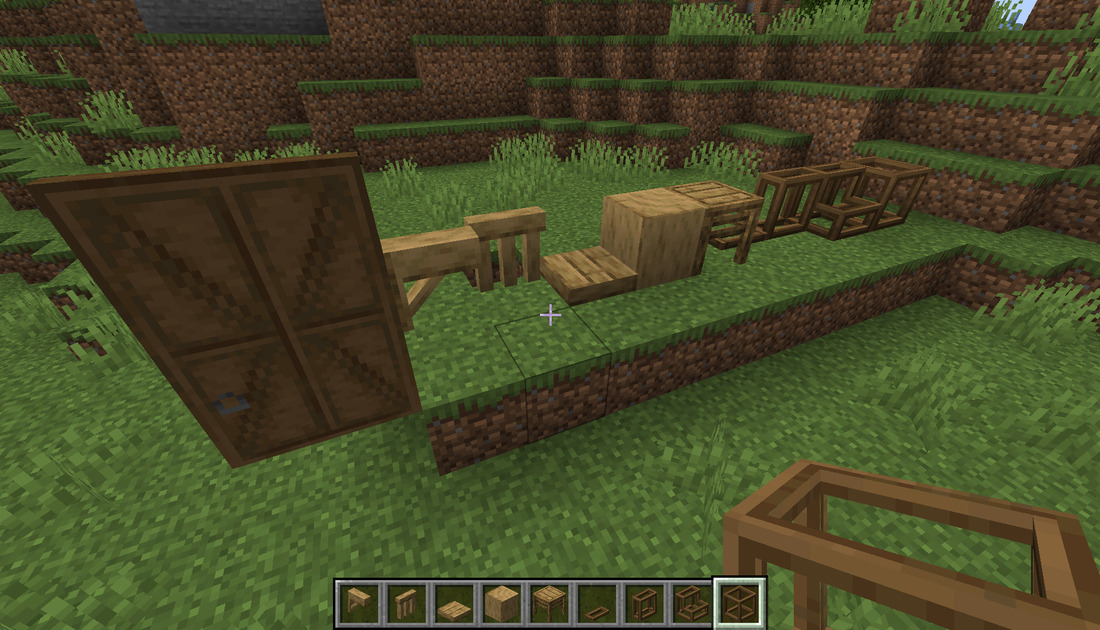The width and height of the screenshot is (1100, 630).
Task: Select the small flat wooden frame slot
Action: pos(597,603)
